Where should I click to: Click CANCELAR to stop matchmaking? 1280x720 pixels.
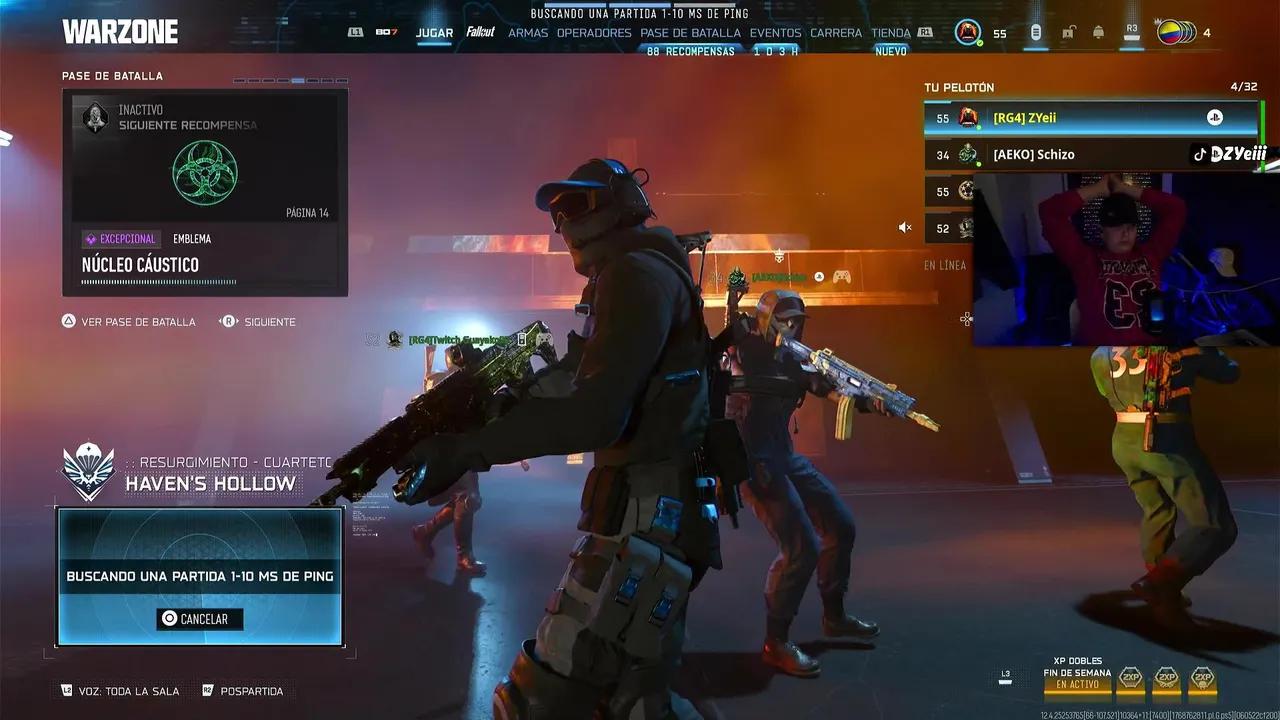point(200,619)
